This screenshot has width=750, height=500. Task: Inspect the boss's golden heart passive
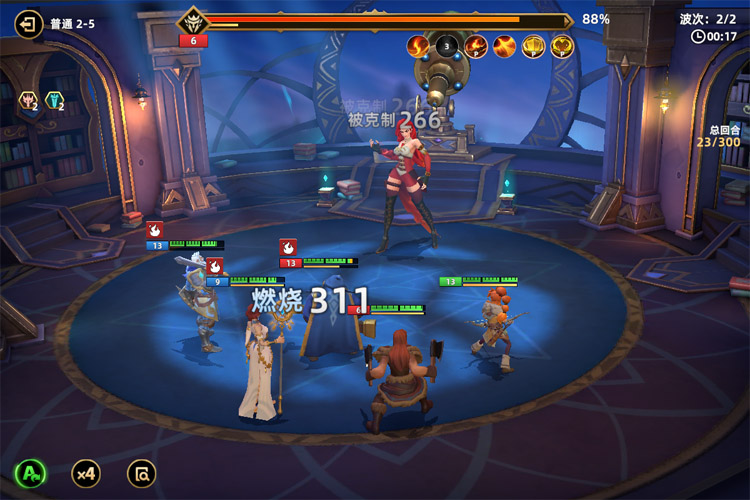coord(563,45)
